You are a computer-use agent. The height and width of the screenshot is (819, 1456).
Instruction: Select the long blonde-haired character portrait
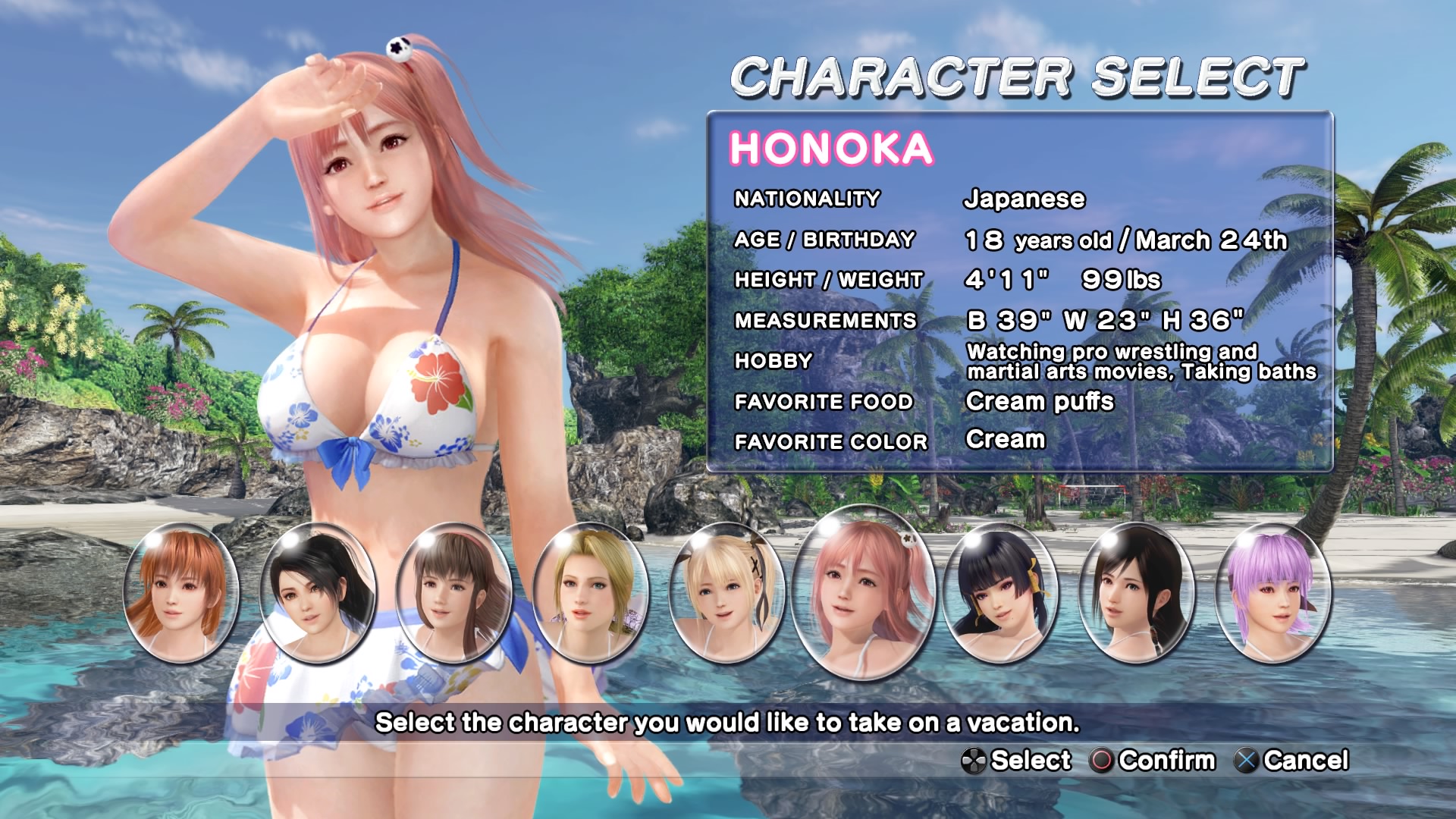[x=590, y=594]
